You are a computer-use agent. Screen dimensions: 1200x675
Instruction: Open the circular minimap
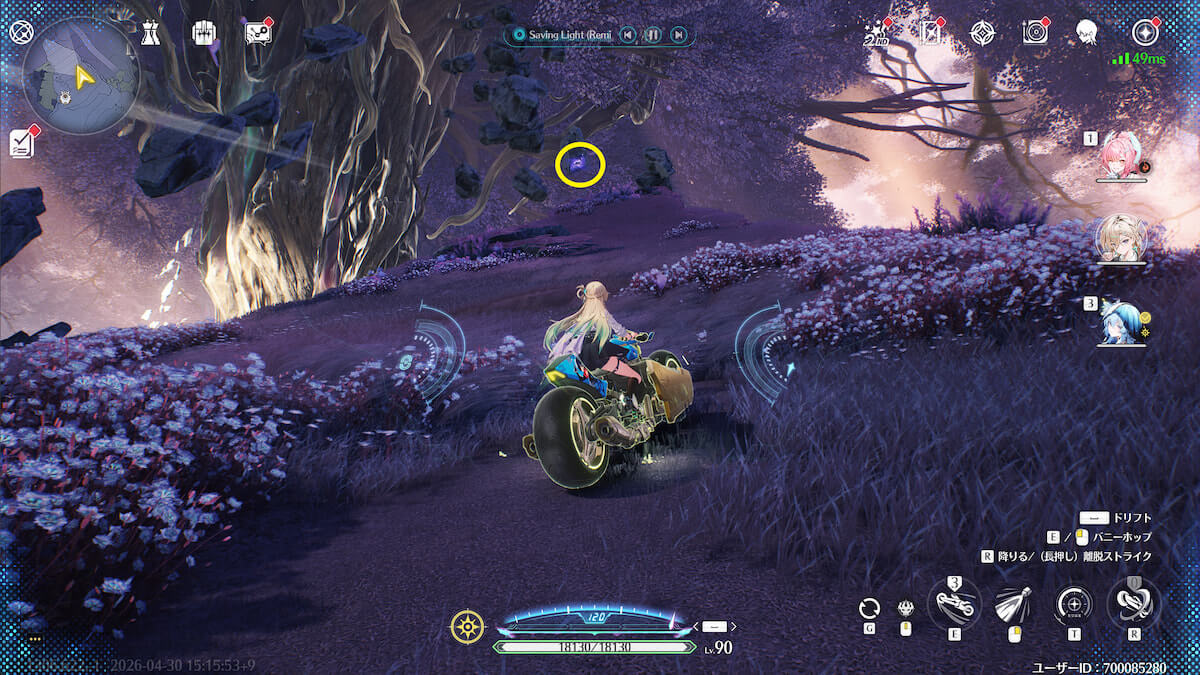click(80, 75)
